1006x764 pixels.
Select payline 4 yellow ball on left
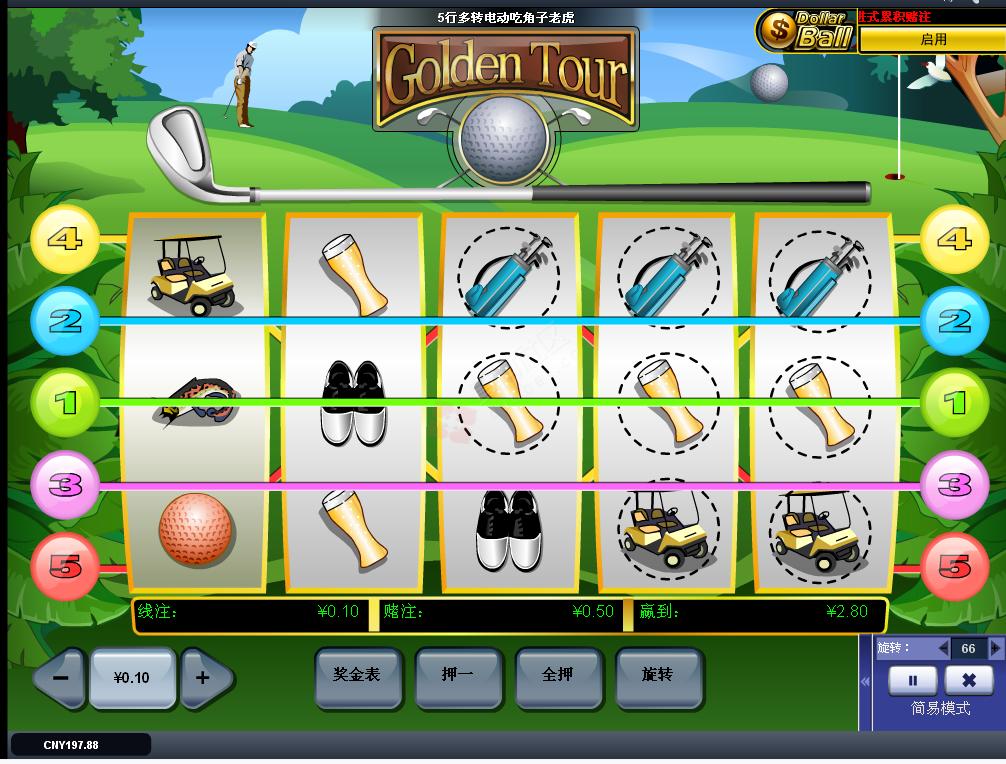point(65,240)
